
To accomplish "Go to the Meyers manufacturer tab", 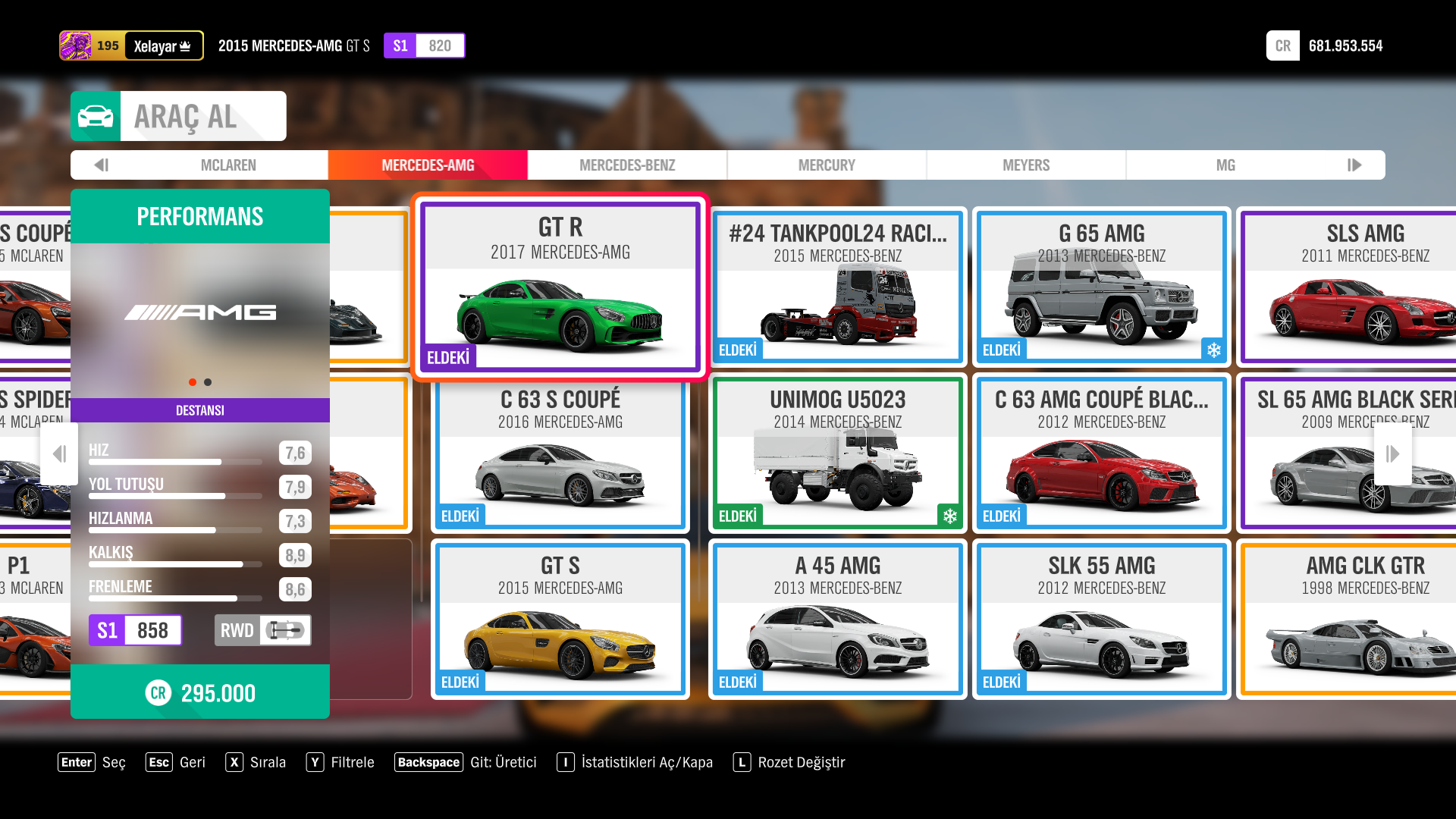I will tap(1026, 165).
